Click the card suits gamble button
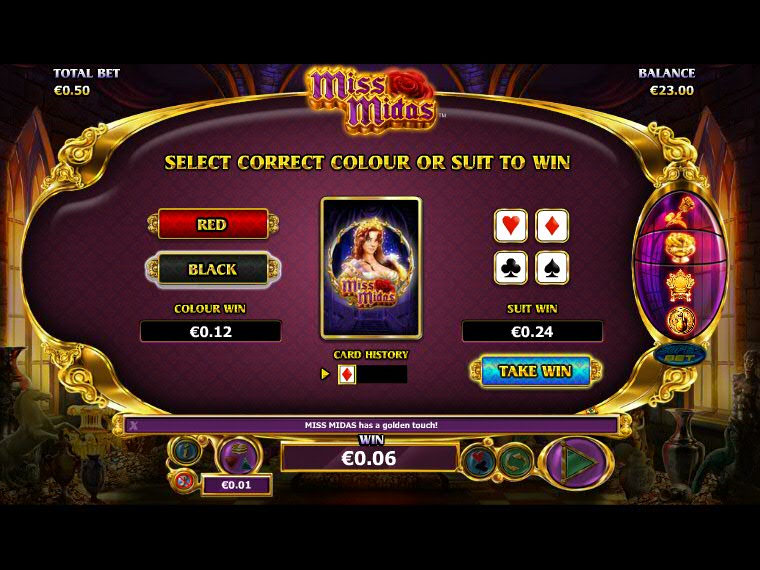760x570 pixels. tap(477, 460)
